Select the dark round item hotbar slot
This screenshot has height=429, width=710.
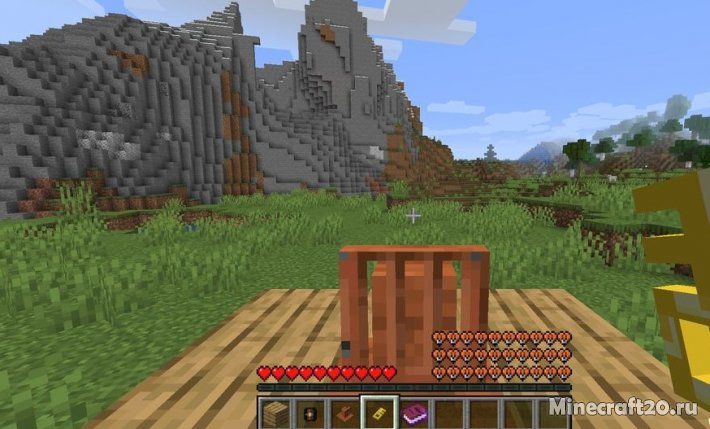click(309, 412)
